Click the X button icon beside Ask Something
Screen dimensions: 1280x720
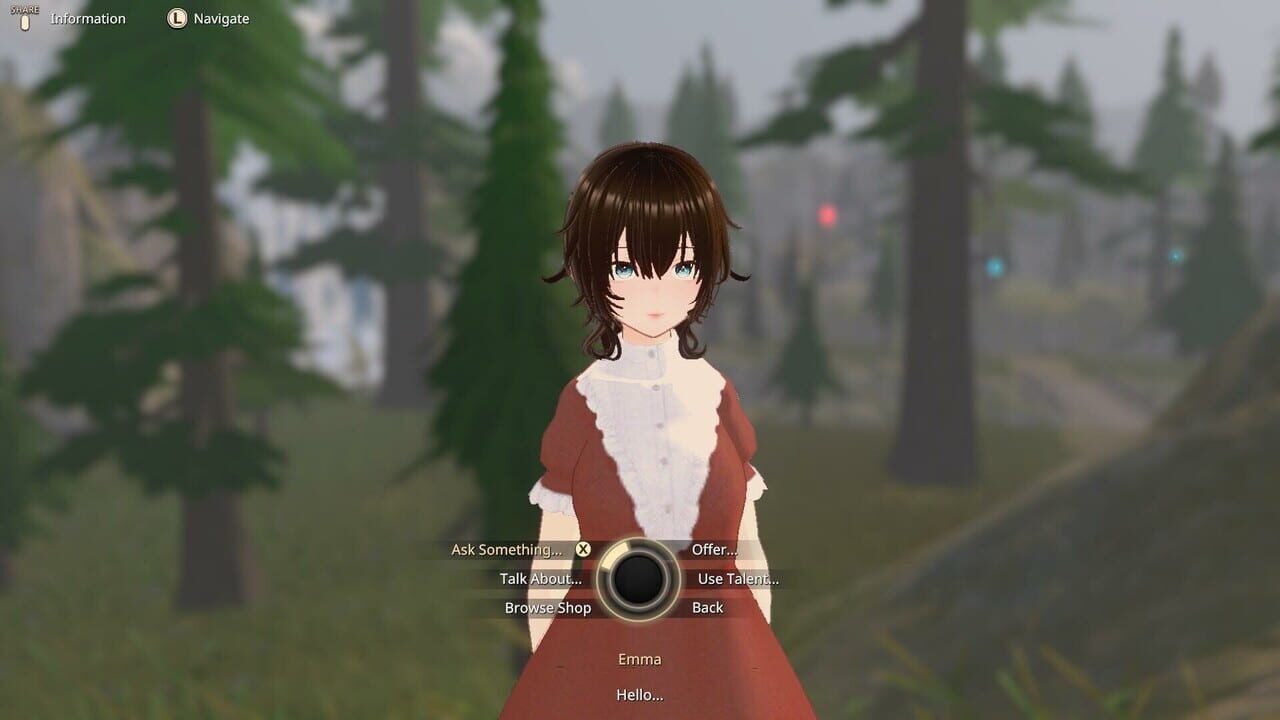tap(583, 549)
